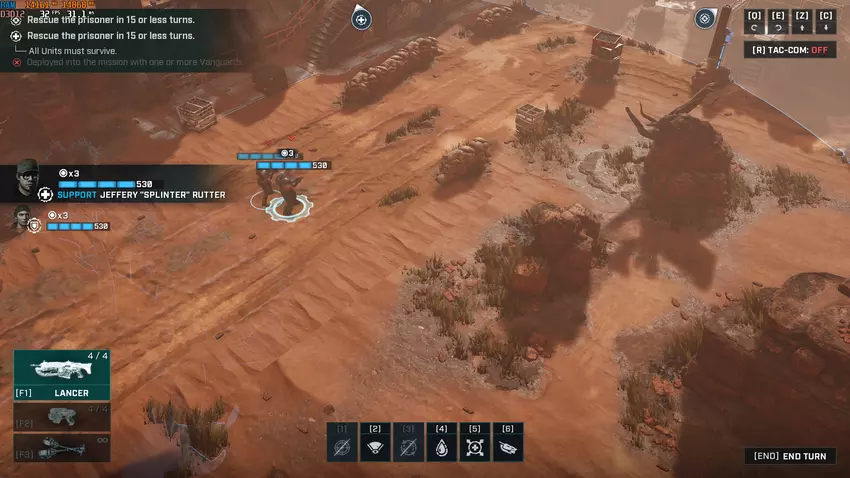850x478 pixels.
Task: End the current turn
Action: pyautogui.click(x=790, y=456)
